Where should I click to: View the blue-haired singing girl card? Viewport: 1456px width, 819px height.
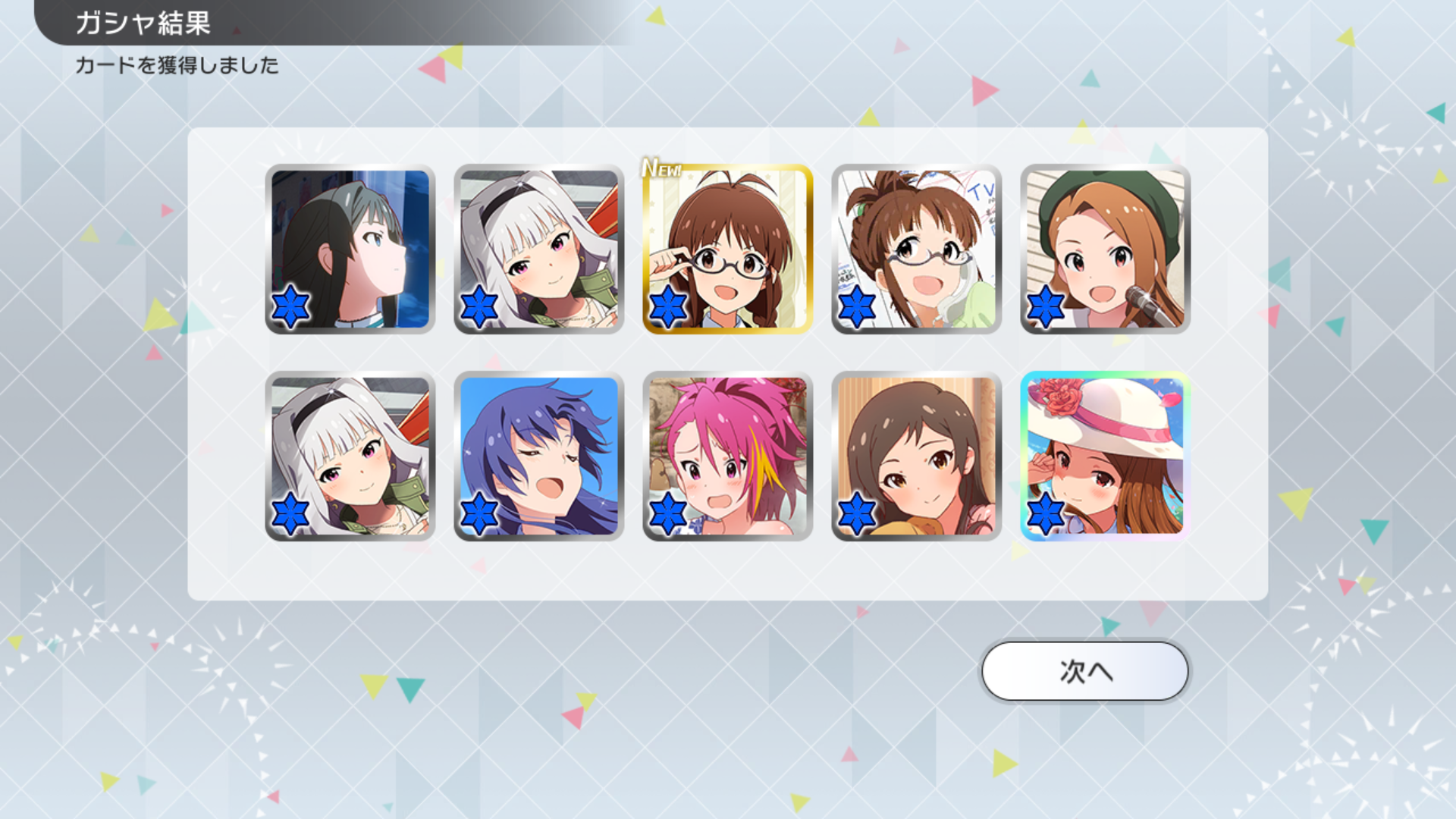[x=539, y=456]
